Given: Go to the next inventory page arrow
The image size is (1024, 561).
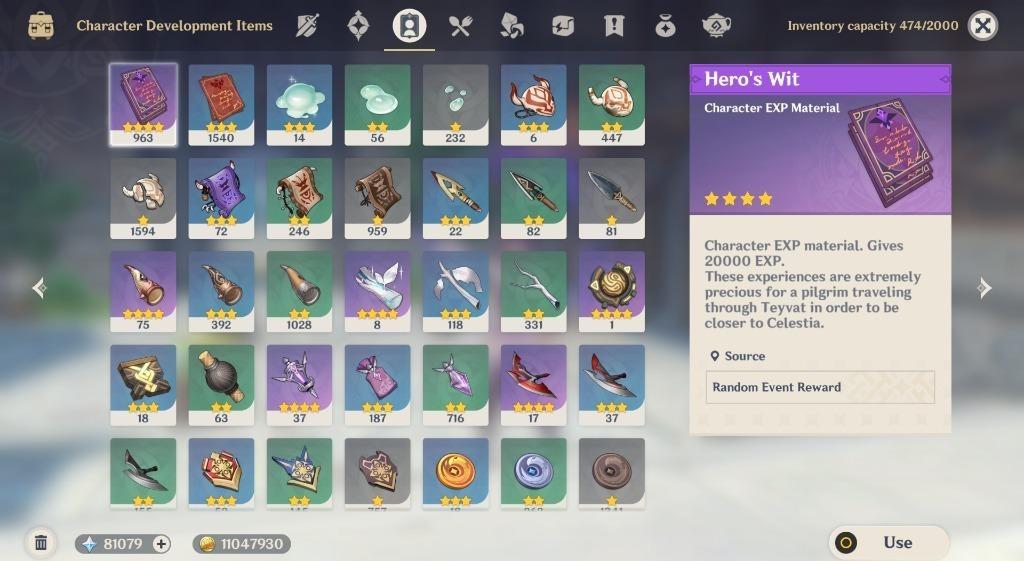Looking at the screenshot, I should (x=984, y=288).
